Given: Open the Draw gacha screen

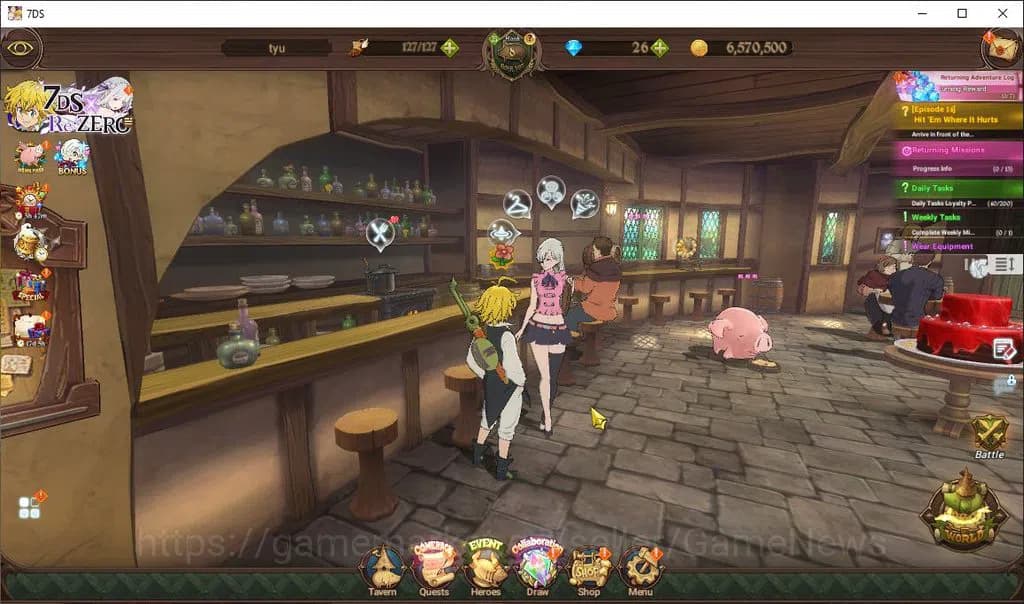Looking at the screenshot, I should [537, 568].
